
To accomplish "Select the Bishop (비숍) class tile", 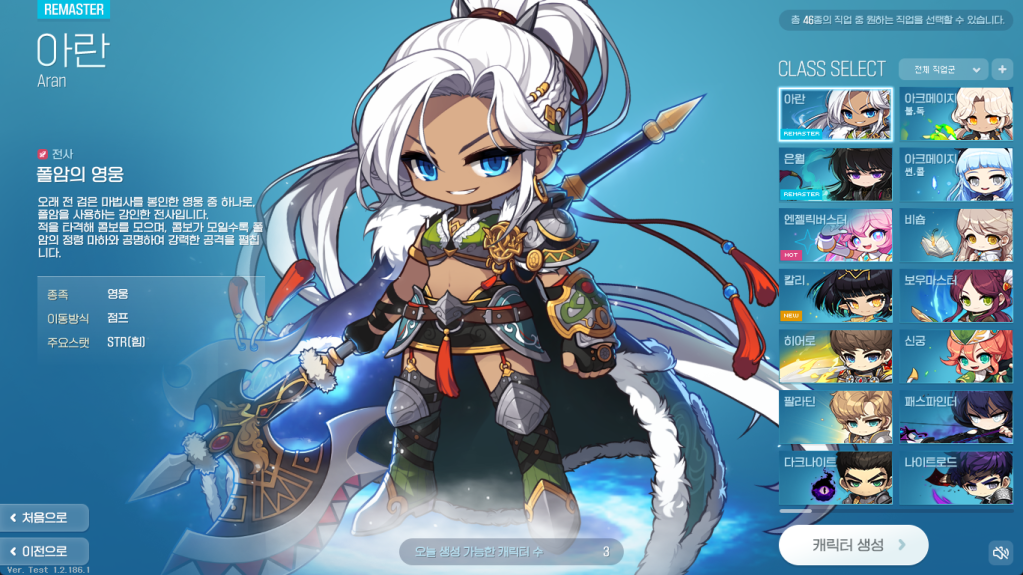I will click(x=955, y=235).
